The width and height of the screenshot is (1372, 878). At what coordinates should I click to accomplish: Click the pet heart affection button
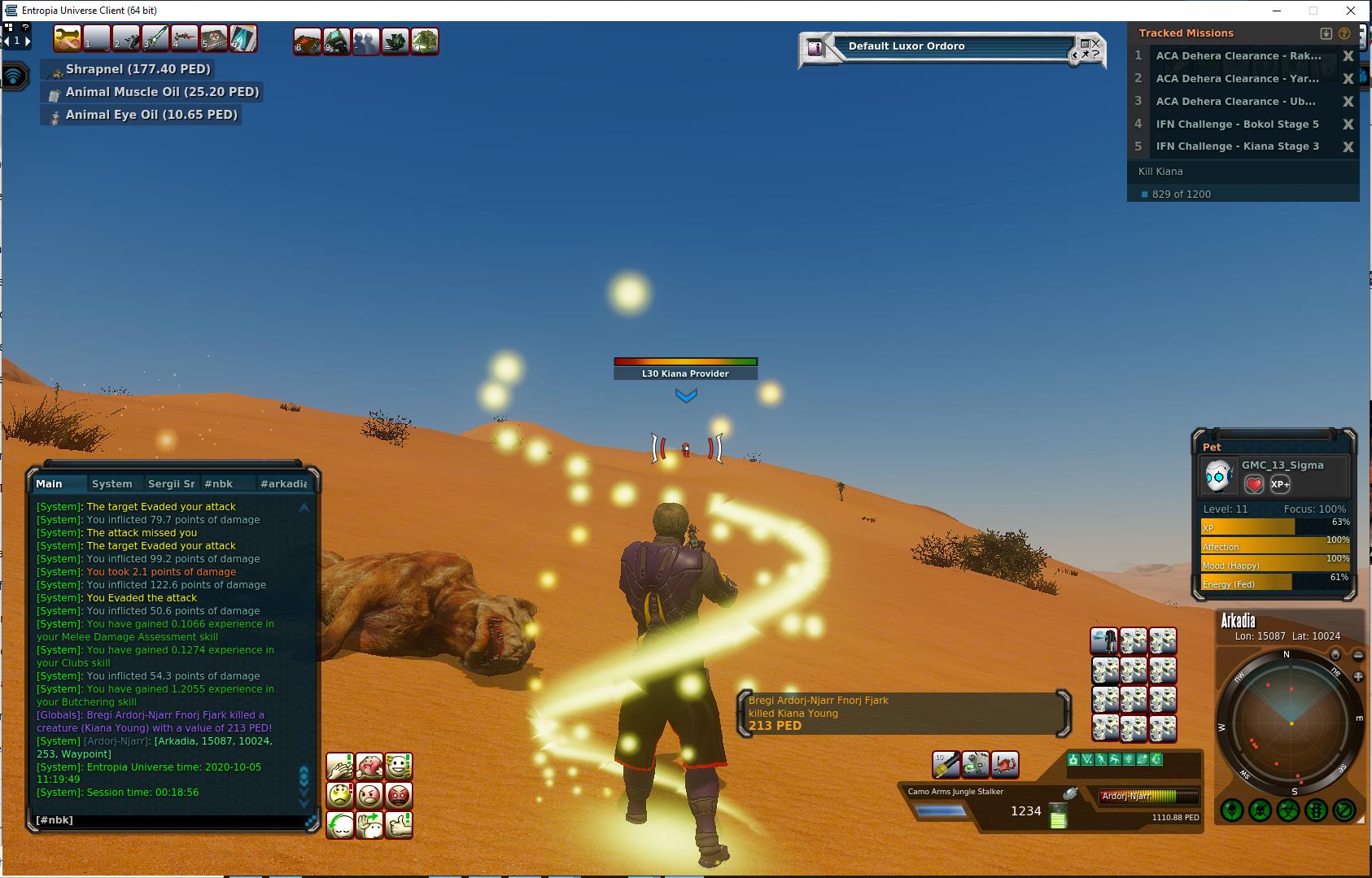1254,484
